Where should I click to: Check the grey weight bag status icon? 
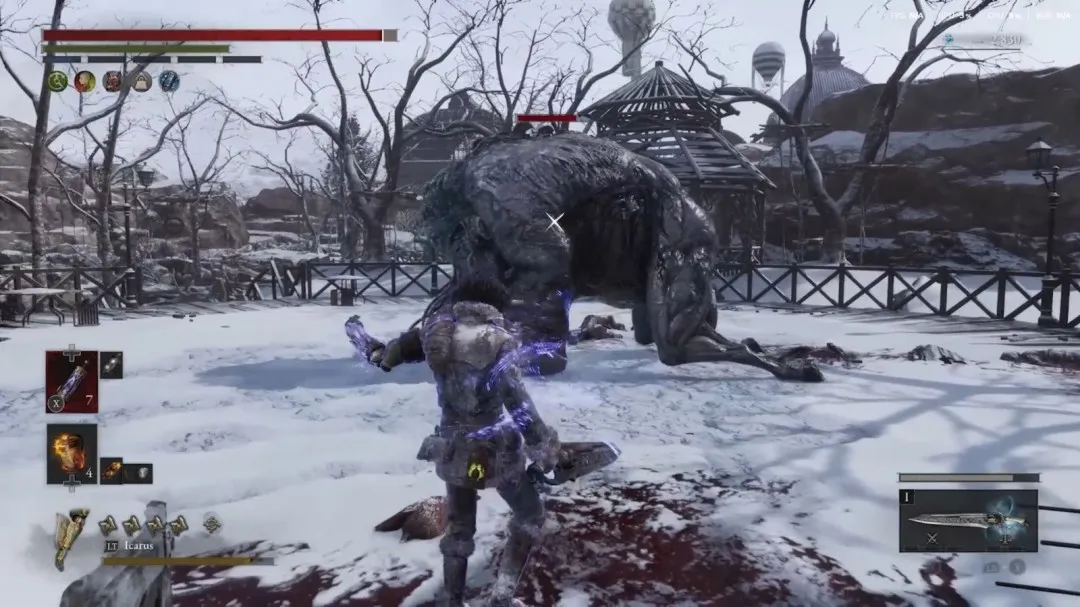pos(141,82)
